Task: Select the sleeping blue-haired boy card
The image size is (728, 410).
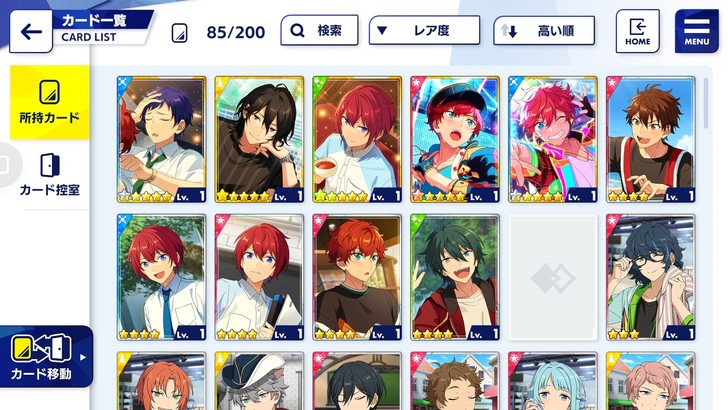Action: tap(161, 139)
